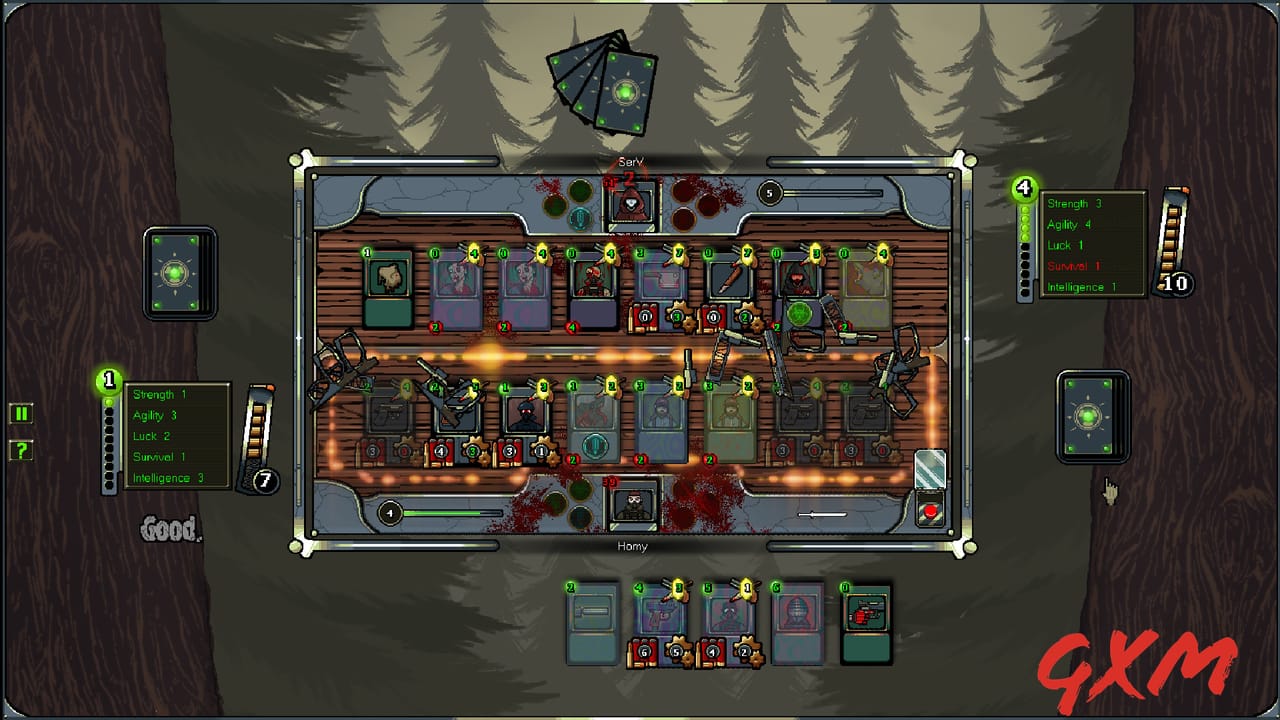Click Homy's character portrait at the bottom
This screenshot has width=1280, height=720.
coord(632,506)
